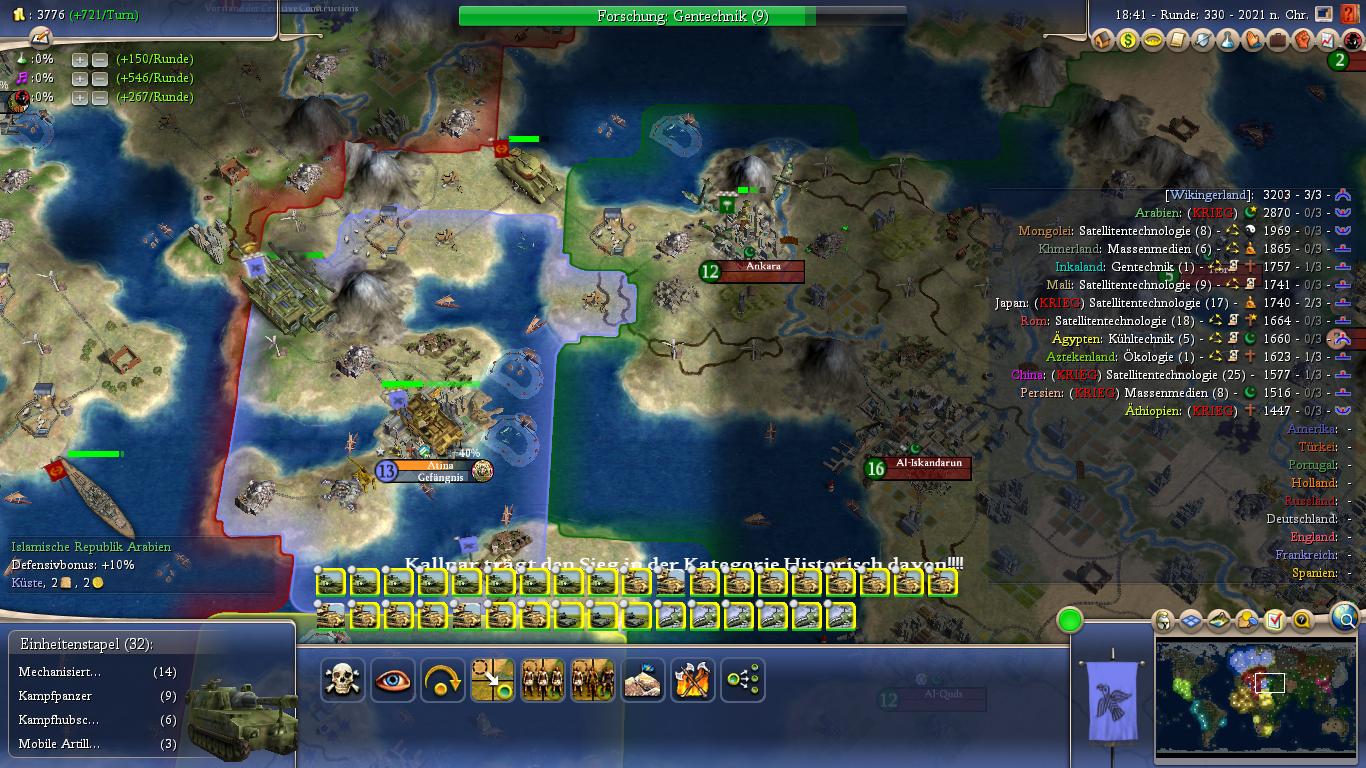Open the praying hands religion advisor
1366x768 pixels.
coord(1253,41)
